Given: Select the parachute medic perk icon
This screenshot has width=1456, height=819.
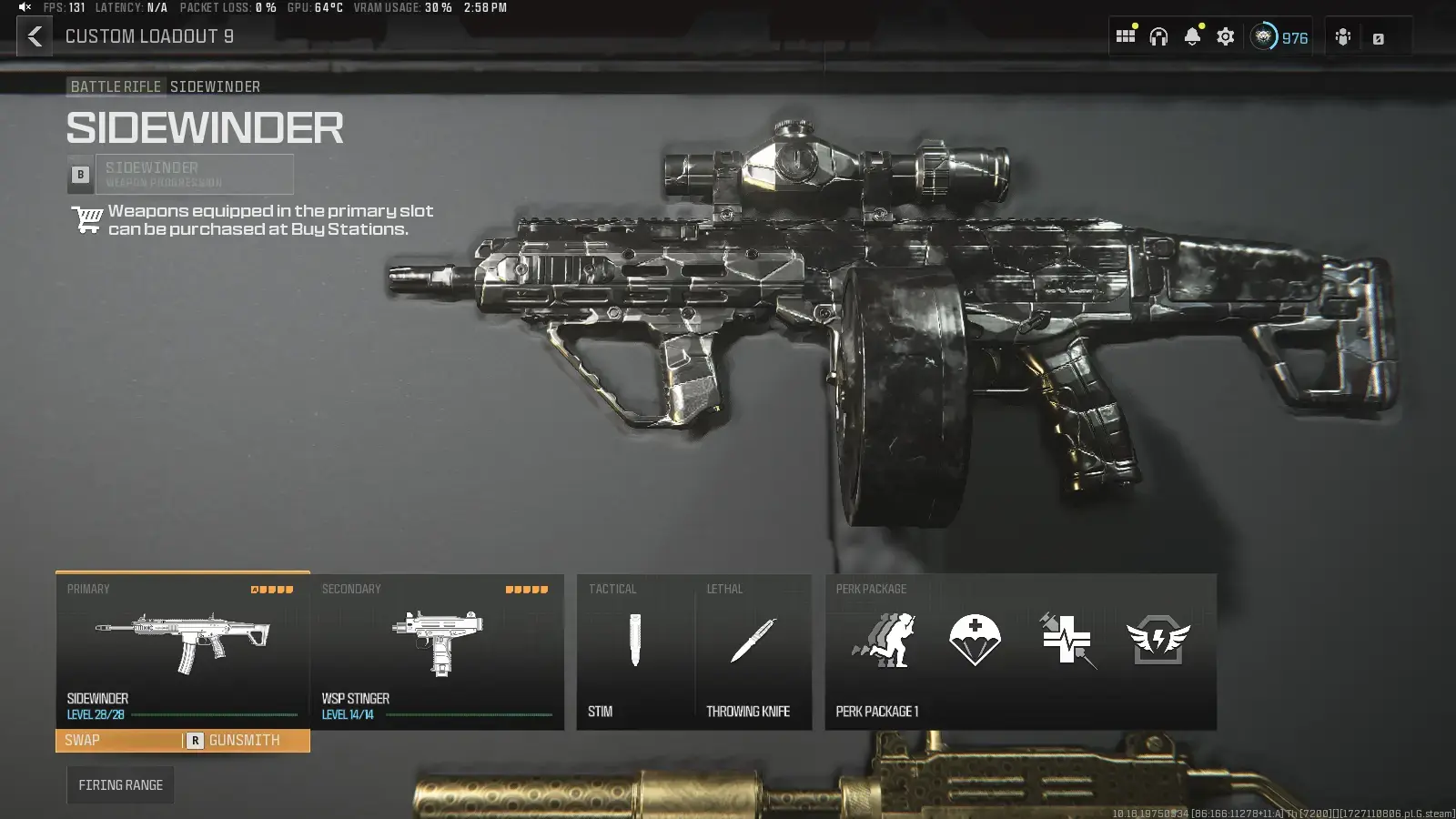Looking at the screenshot, I should click(975, 641).
